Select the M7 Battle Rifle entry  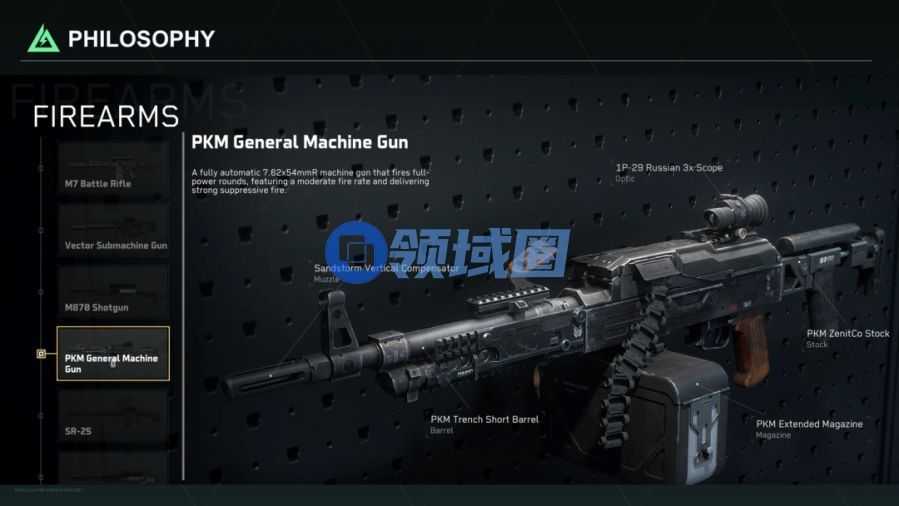click(x=112, y=172)
